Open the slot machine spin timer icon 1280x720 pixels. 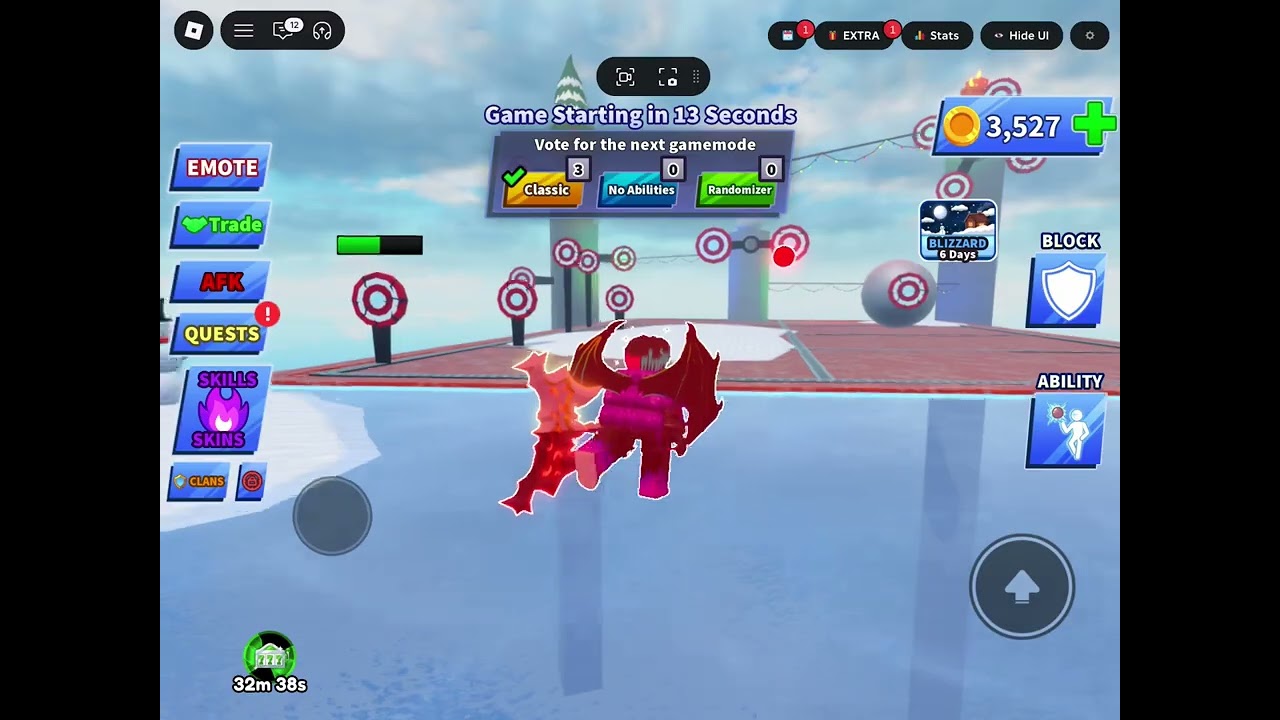coord(269,657)
